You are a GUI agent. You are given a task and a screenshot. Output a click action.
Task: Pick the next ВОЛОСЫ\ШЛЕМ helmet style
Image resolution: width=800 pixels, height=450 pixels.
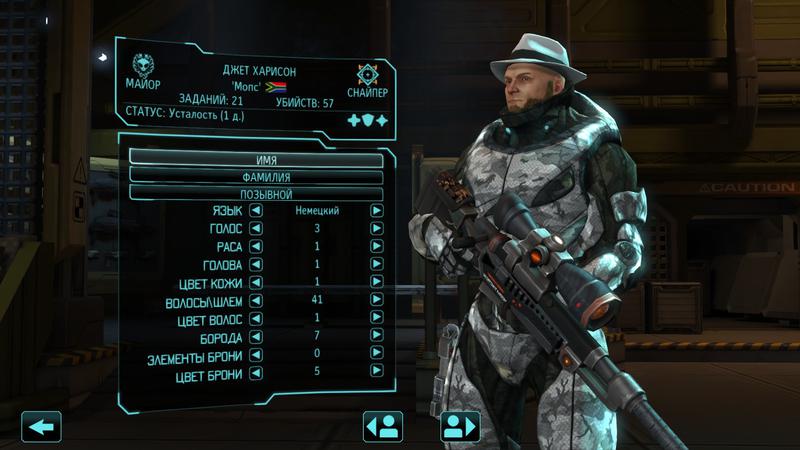[x=377, y=300]
